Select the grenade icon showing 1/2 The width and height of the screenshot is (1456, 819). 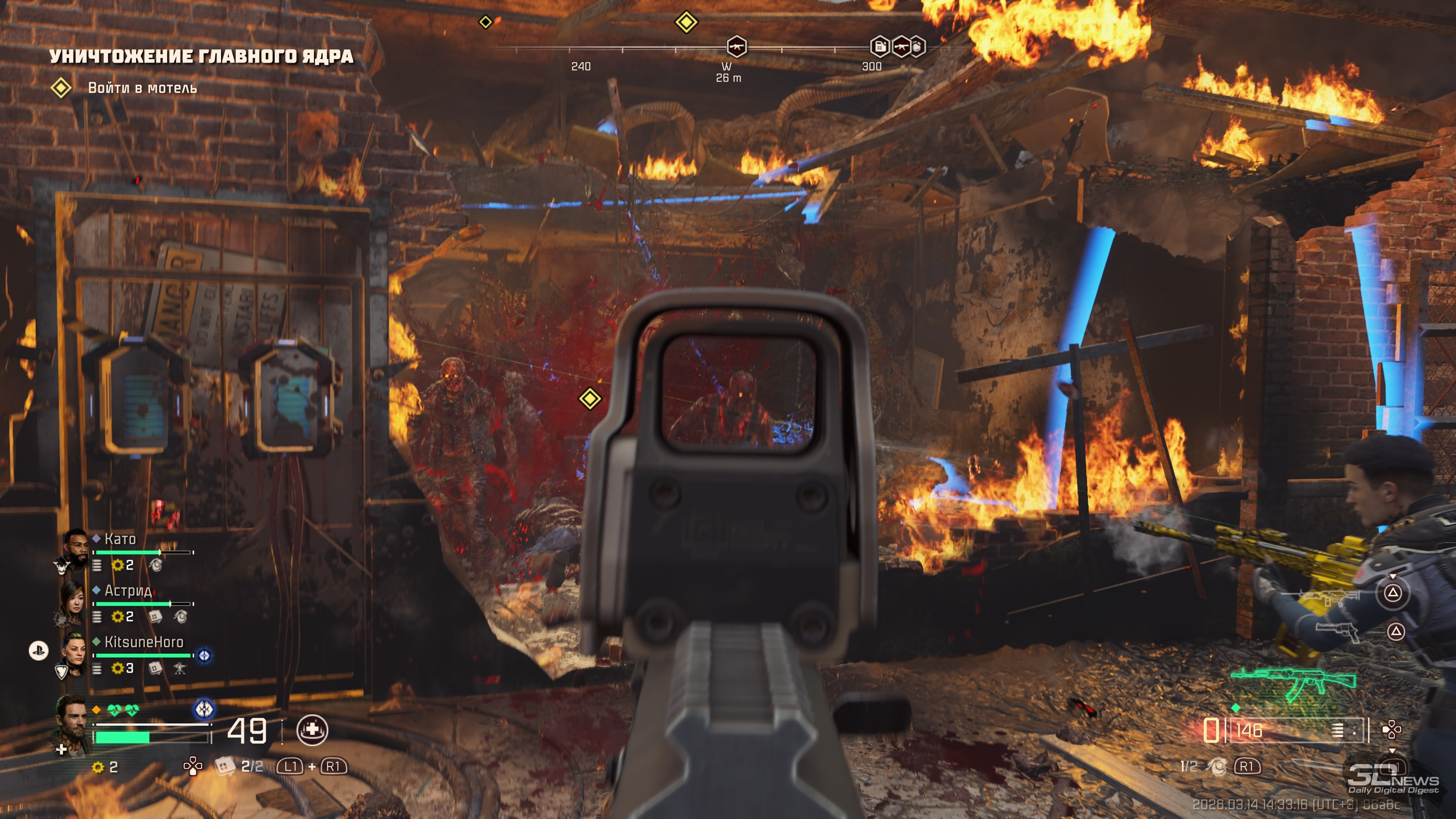1216,766
